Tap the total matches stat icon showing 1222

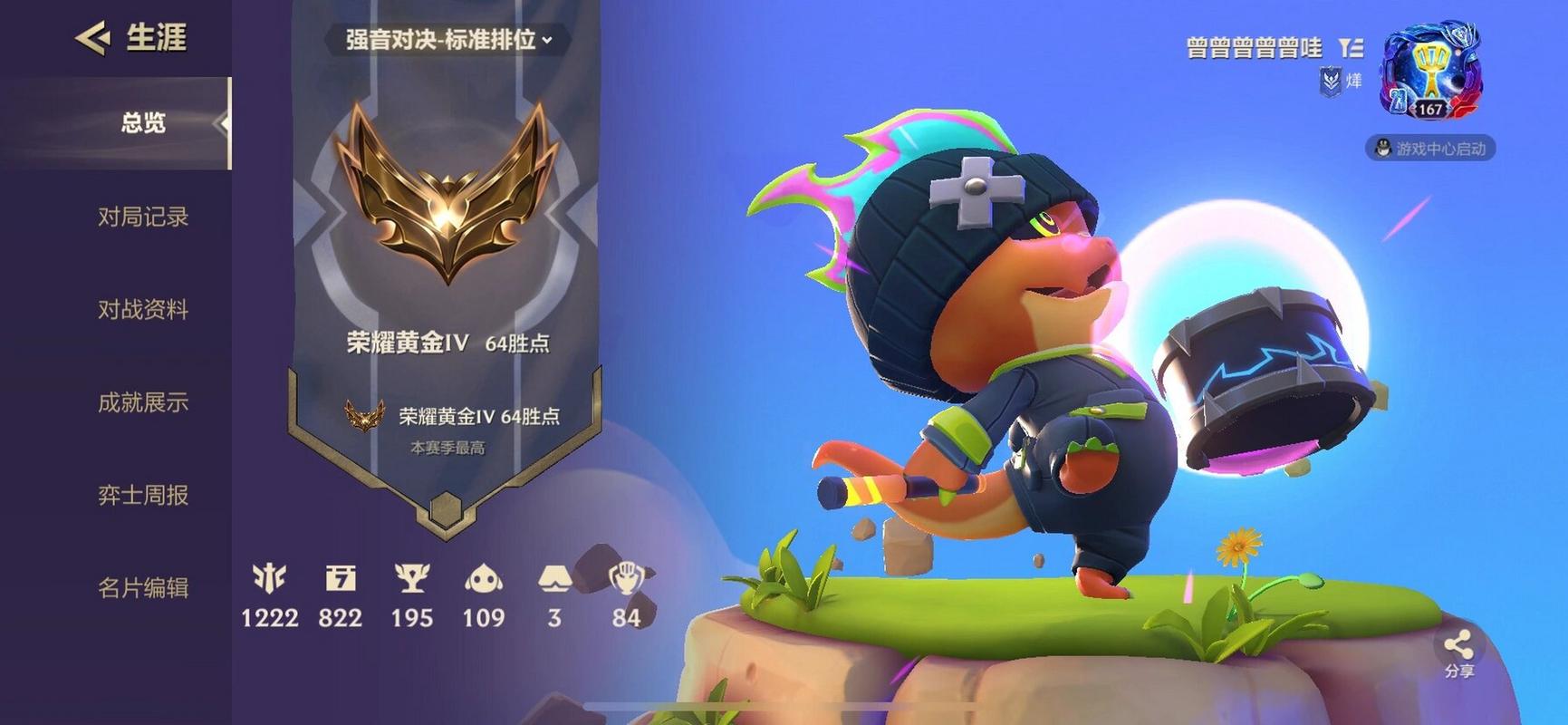pyautogui.click(x=269, y=578)
